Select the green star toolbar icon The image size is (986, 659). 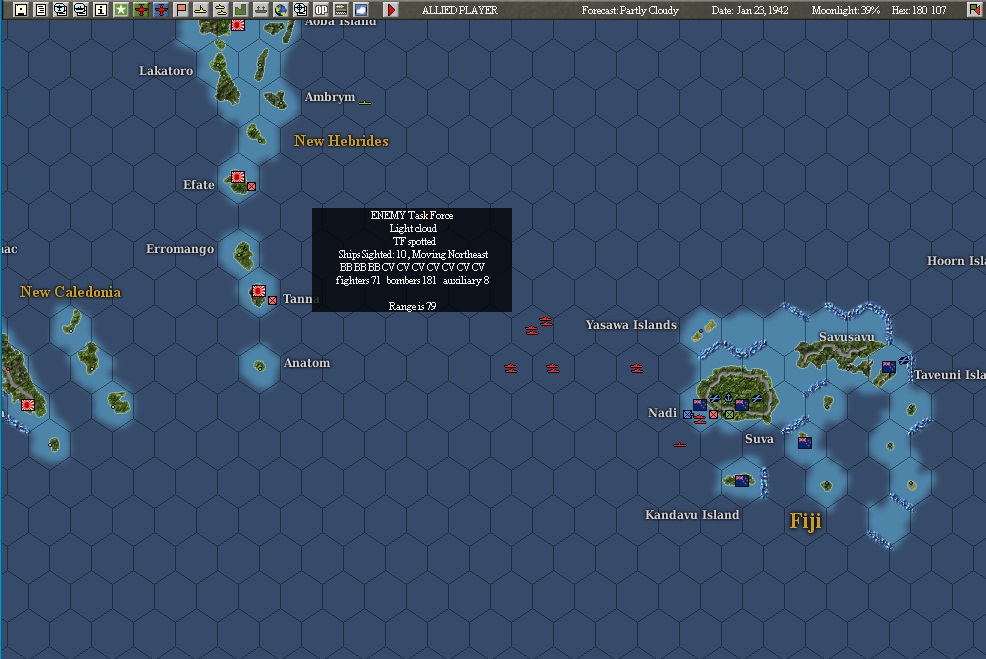(120, 10)
